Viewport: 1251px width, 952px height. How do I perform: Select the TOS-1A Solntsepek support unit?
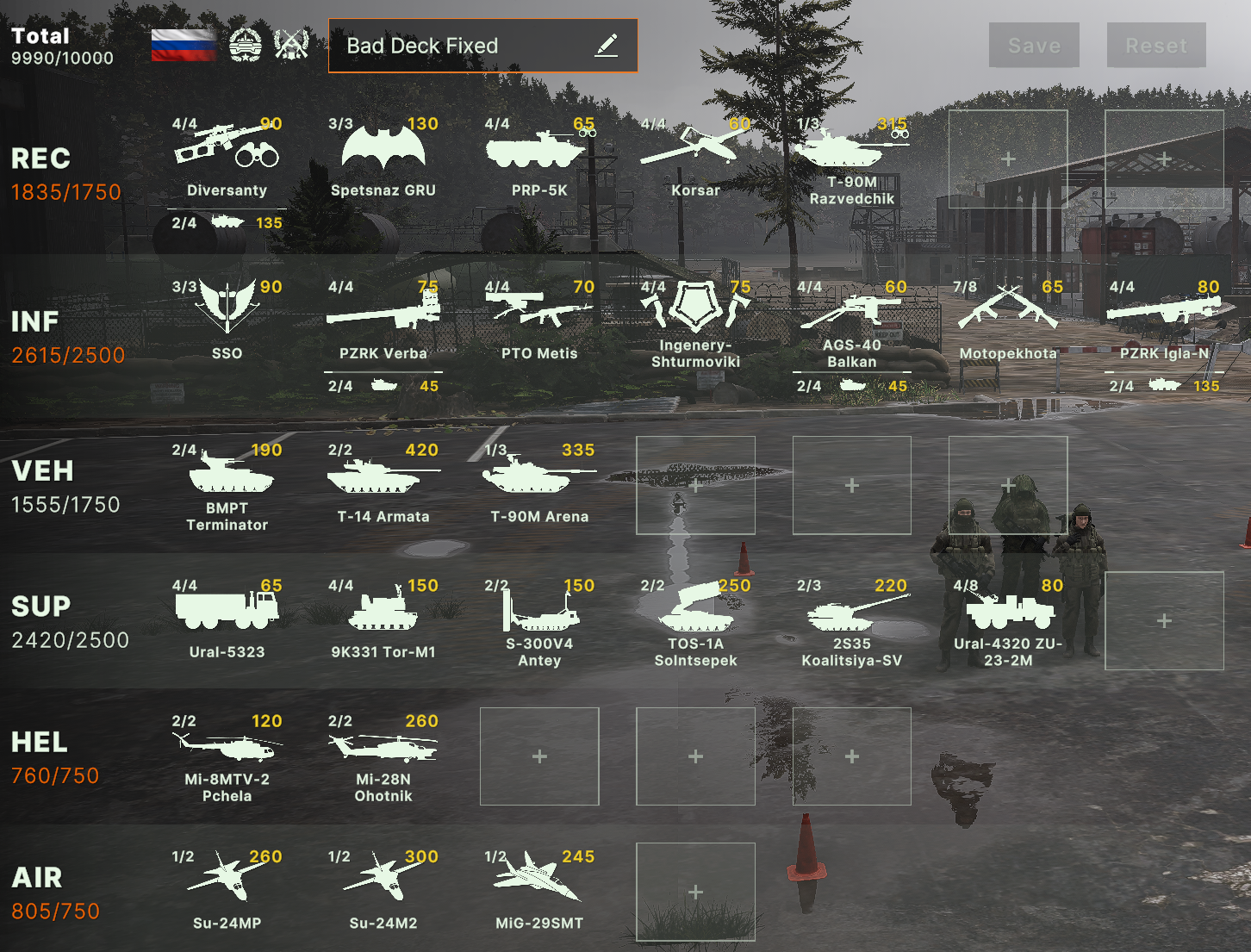(x=695, y=620)
